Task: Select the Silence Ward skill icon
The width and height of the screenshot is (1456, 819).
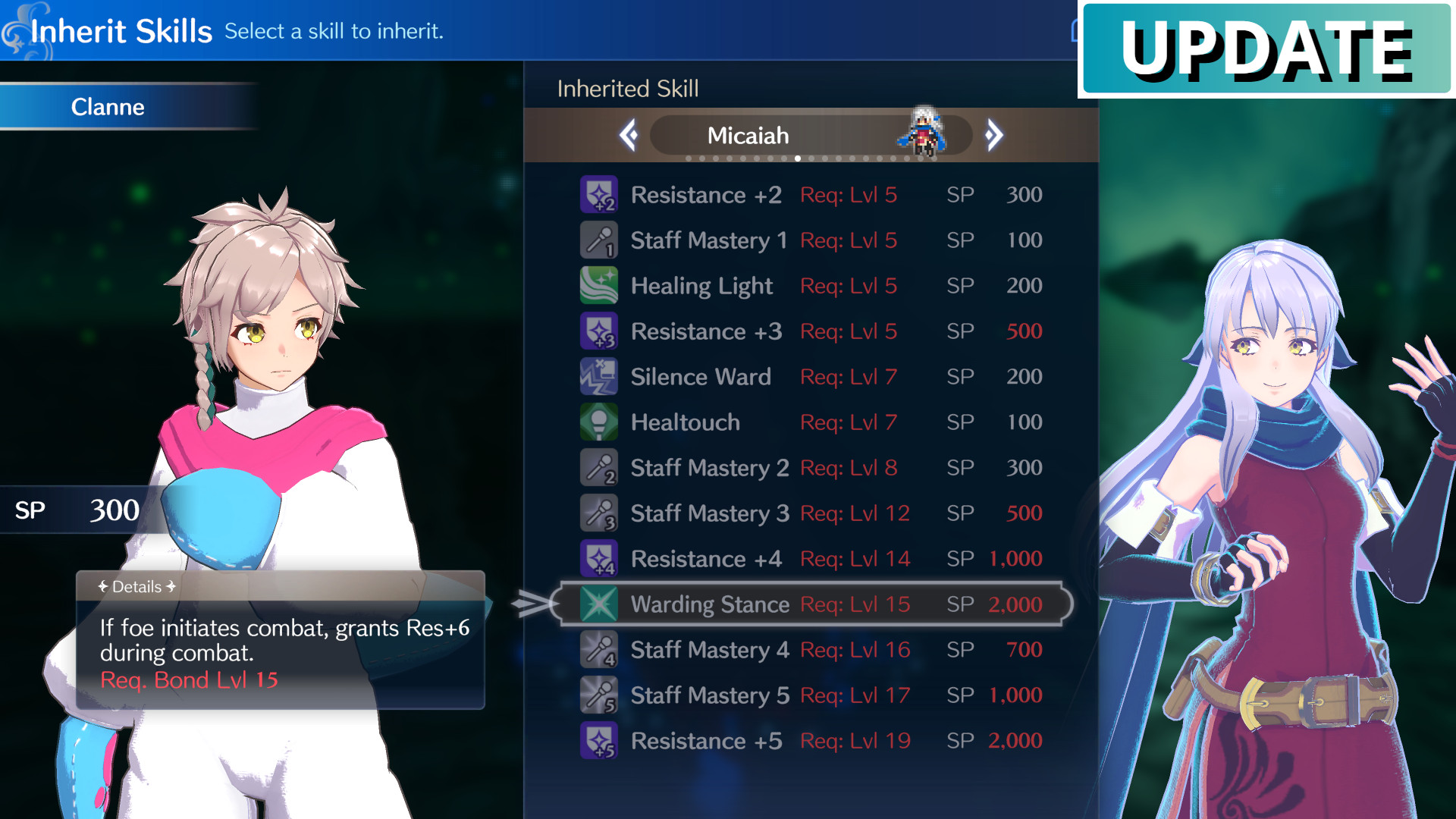Action: 599,377
